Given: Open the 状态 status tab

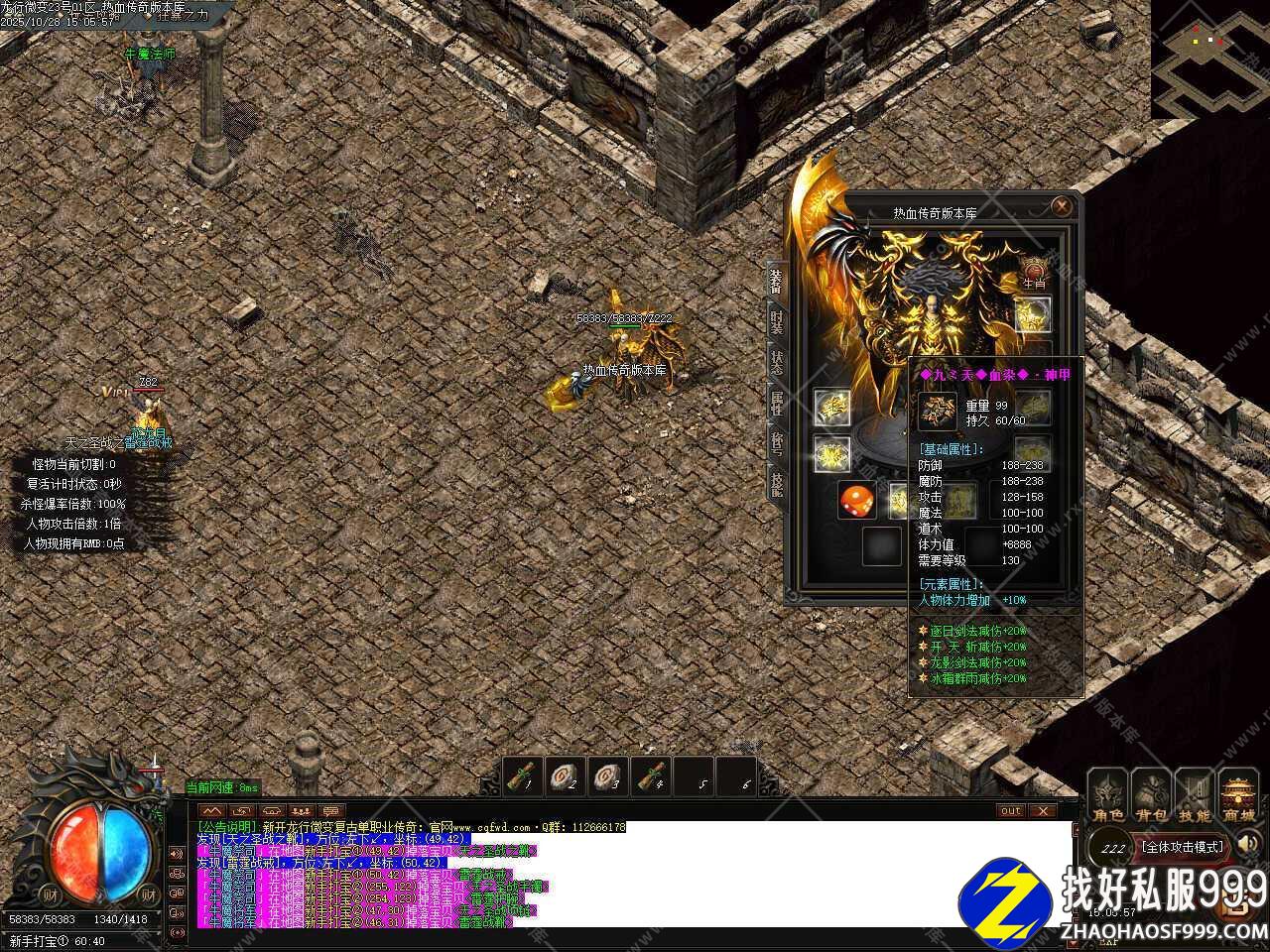Looking at the screenshot, I should click(777, 364).
